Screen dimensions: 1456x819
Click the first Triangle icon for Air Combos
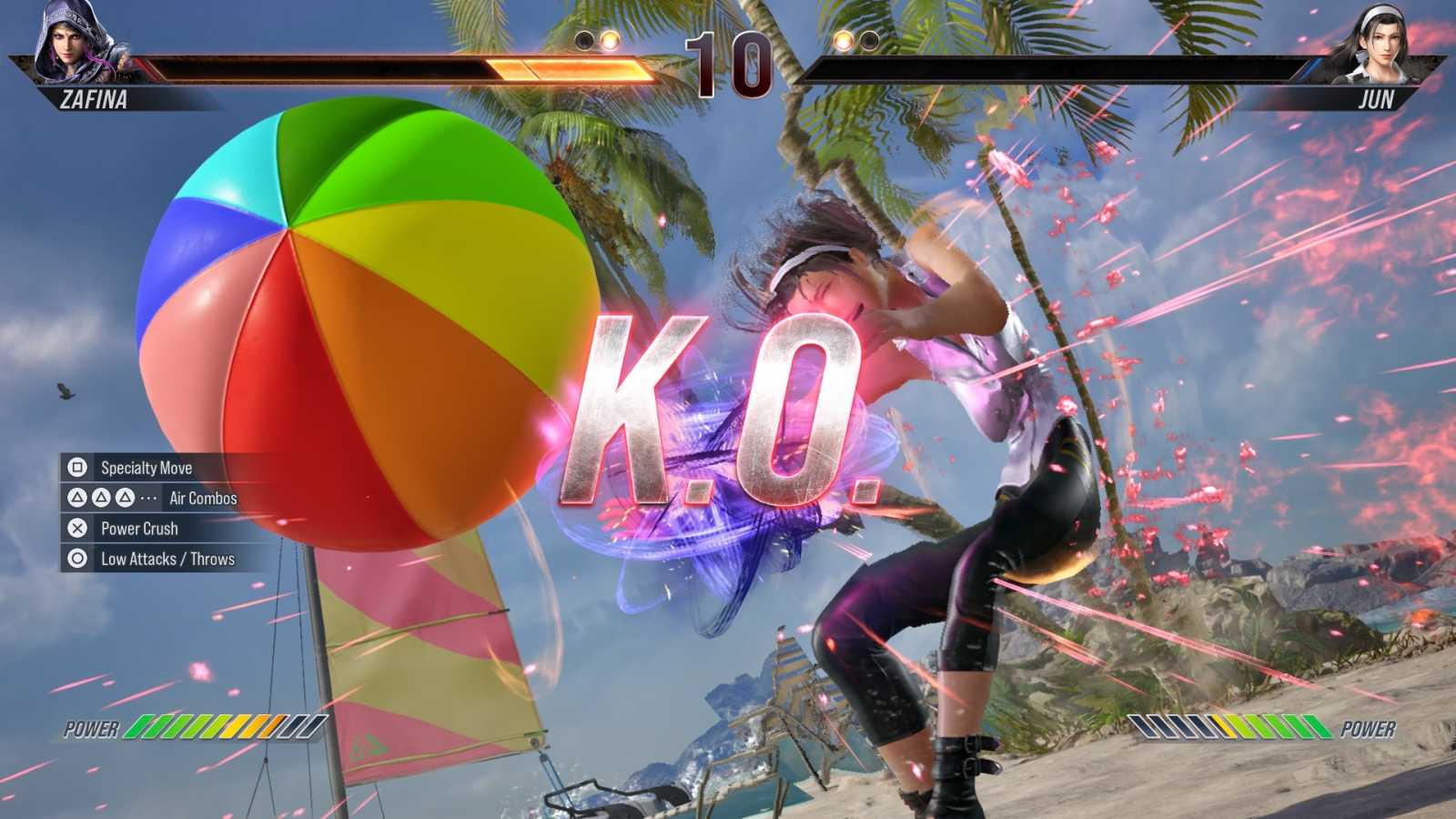(x=77, y=498)
